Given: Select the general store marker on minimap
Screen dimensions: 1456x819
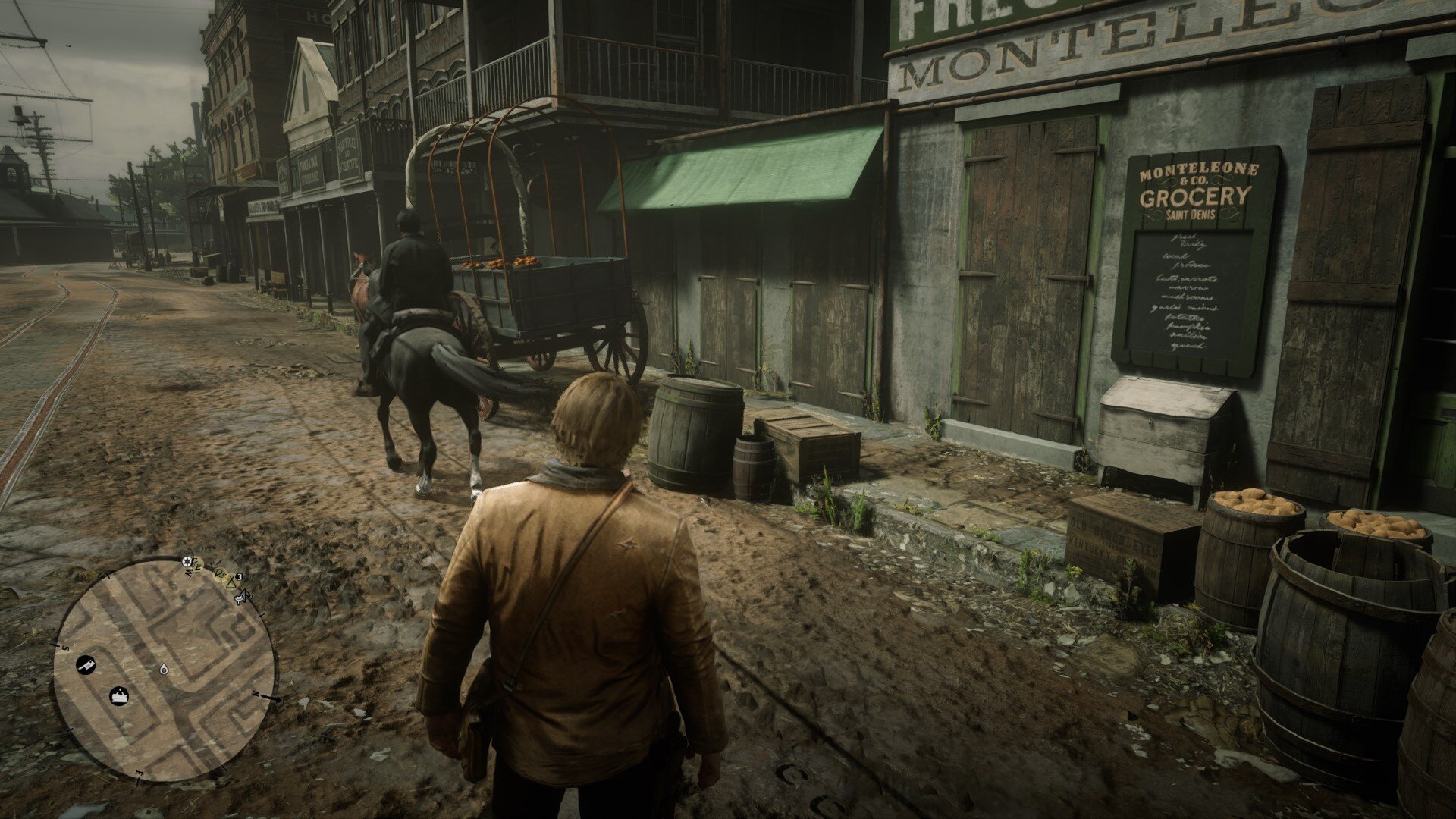Looking at the screenshot, I should pyautogui.click(x=119, y=695).
